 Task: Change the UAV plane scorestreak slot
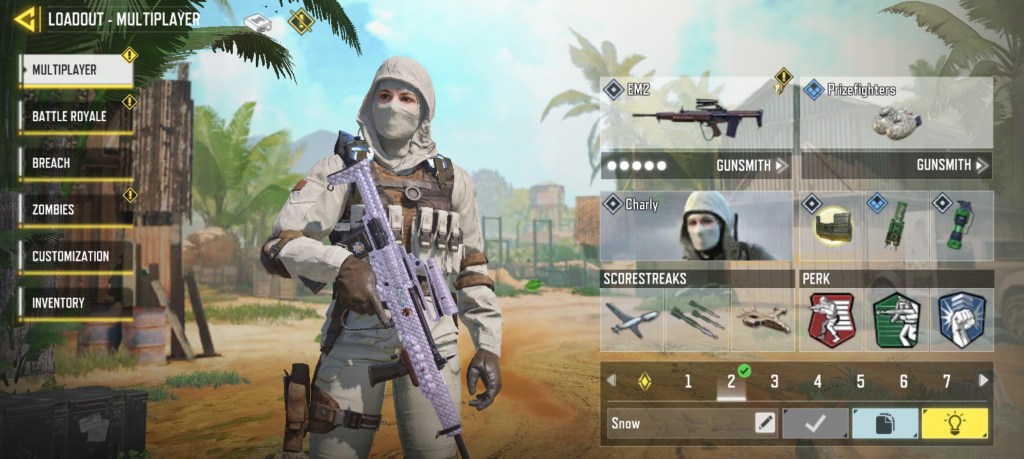pyautogui.click(x=632, y=320)
